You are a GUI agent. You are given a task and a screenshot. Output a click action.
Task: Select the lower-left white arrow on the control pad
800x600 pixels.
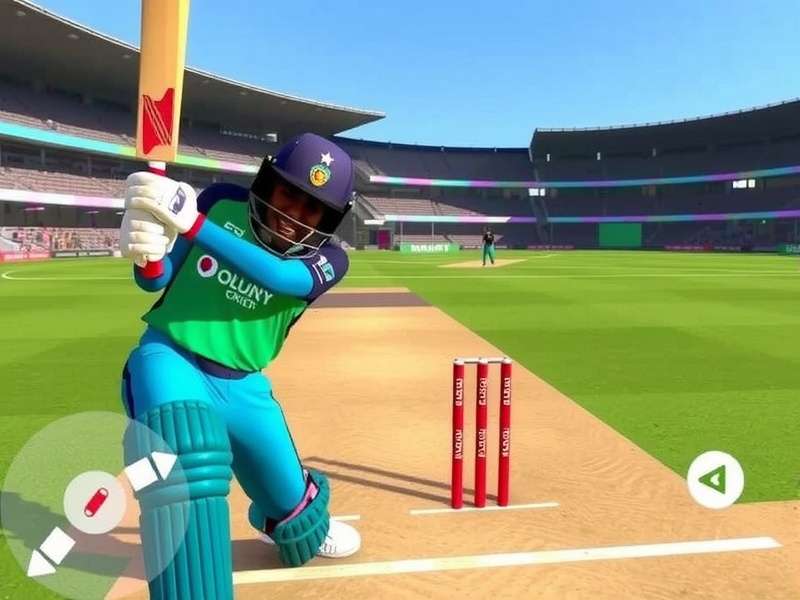[x=50, y=551]
